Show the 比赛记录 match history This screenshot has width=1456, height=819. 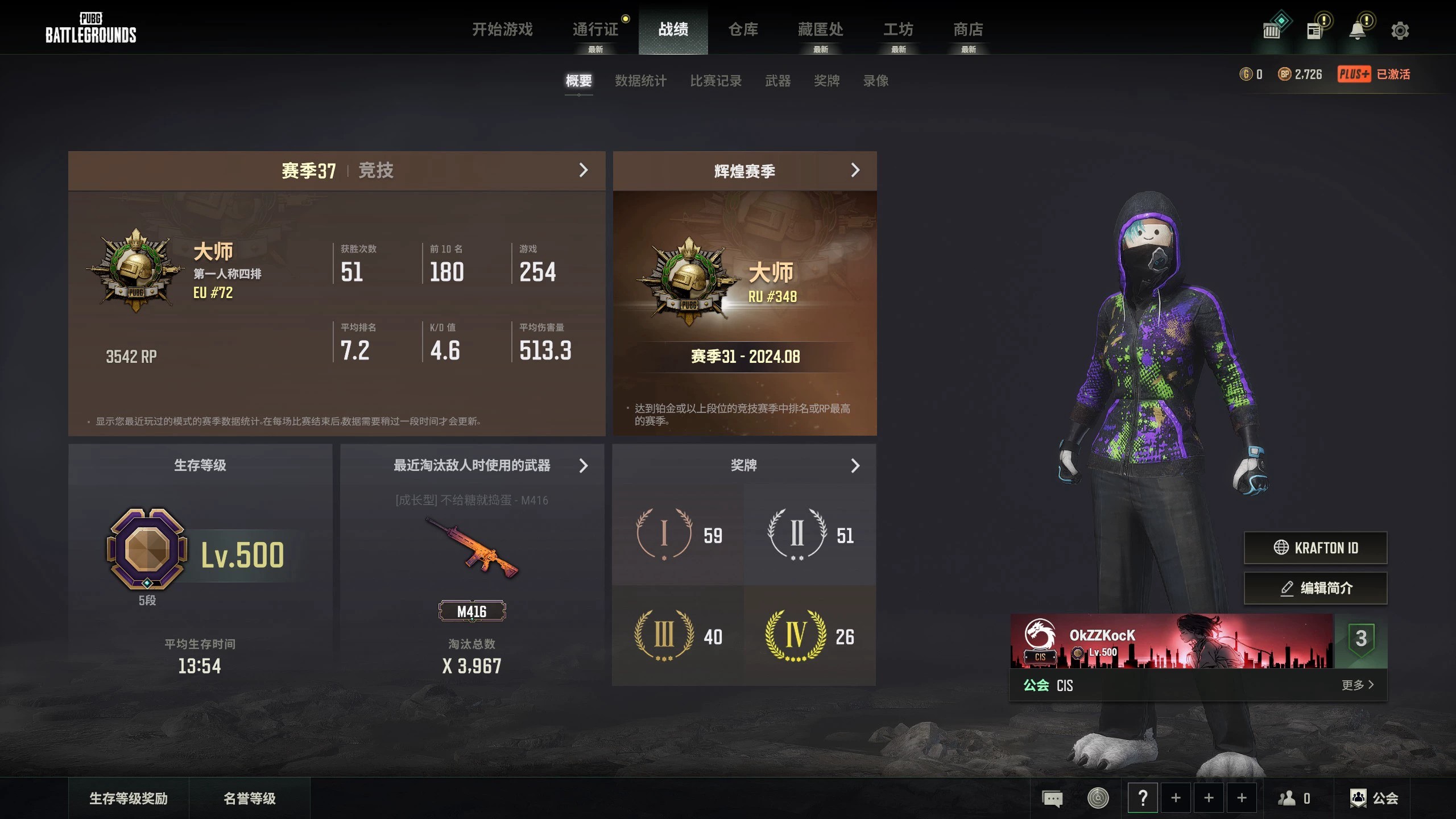(715, 81)
